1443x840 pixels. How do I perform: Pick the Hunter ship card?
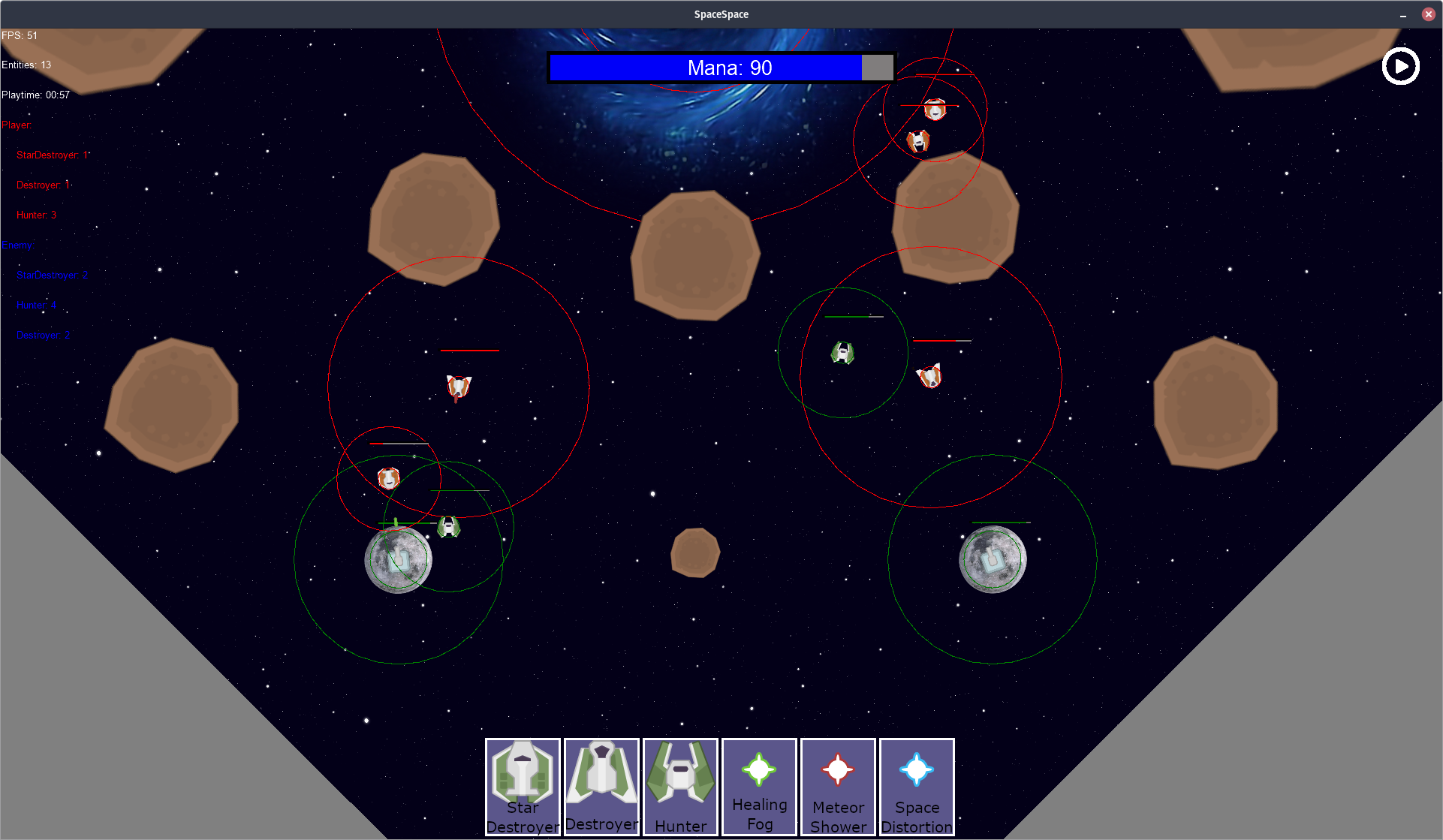tap(680, 787)
